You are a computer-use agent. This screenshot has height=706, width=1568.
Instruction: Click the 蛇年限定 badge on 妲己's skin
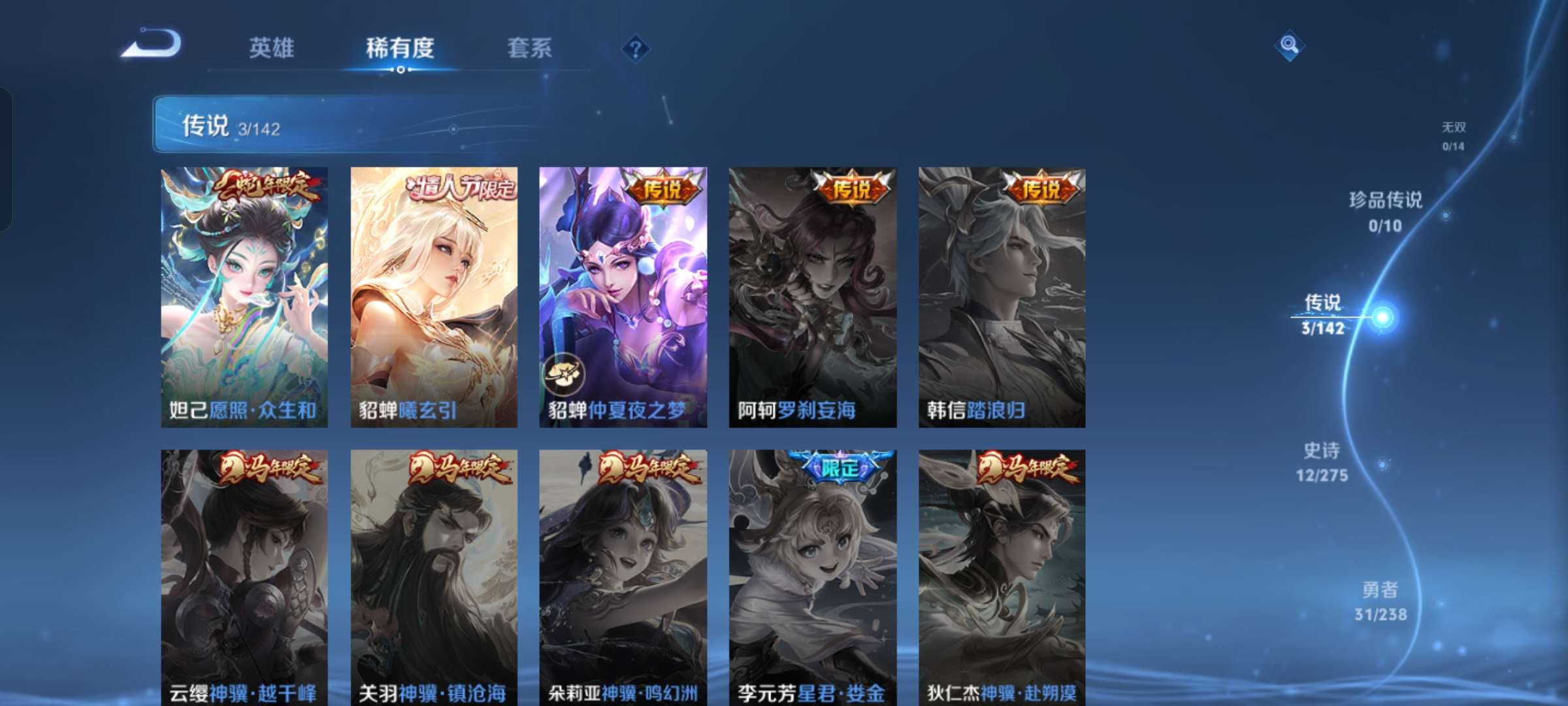(267, 186)
